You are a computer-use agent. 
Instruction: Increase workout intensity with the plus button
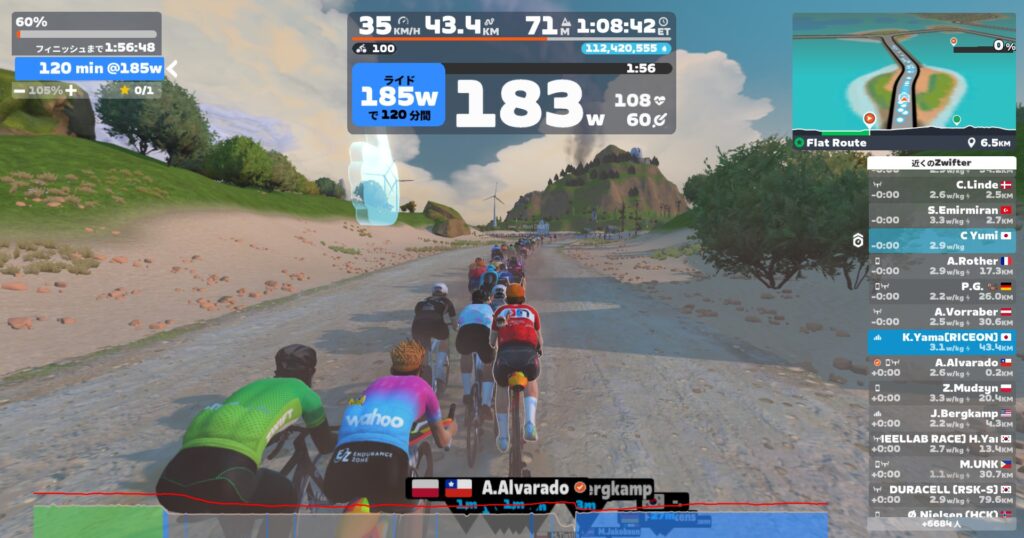click(x=71, y=90)
